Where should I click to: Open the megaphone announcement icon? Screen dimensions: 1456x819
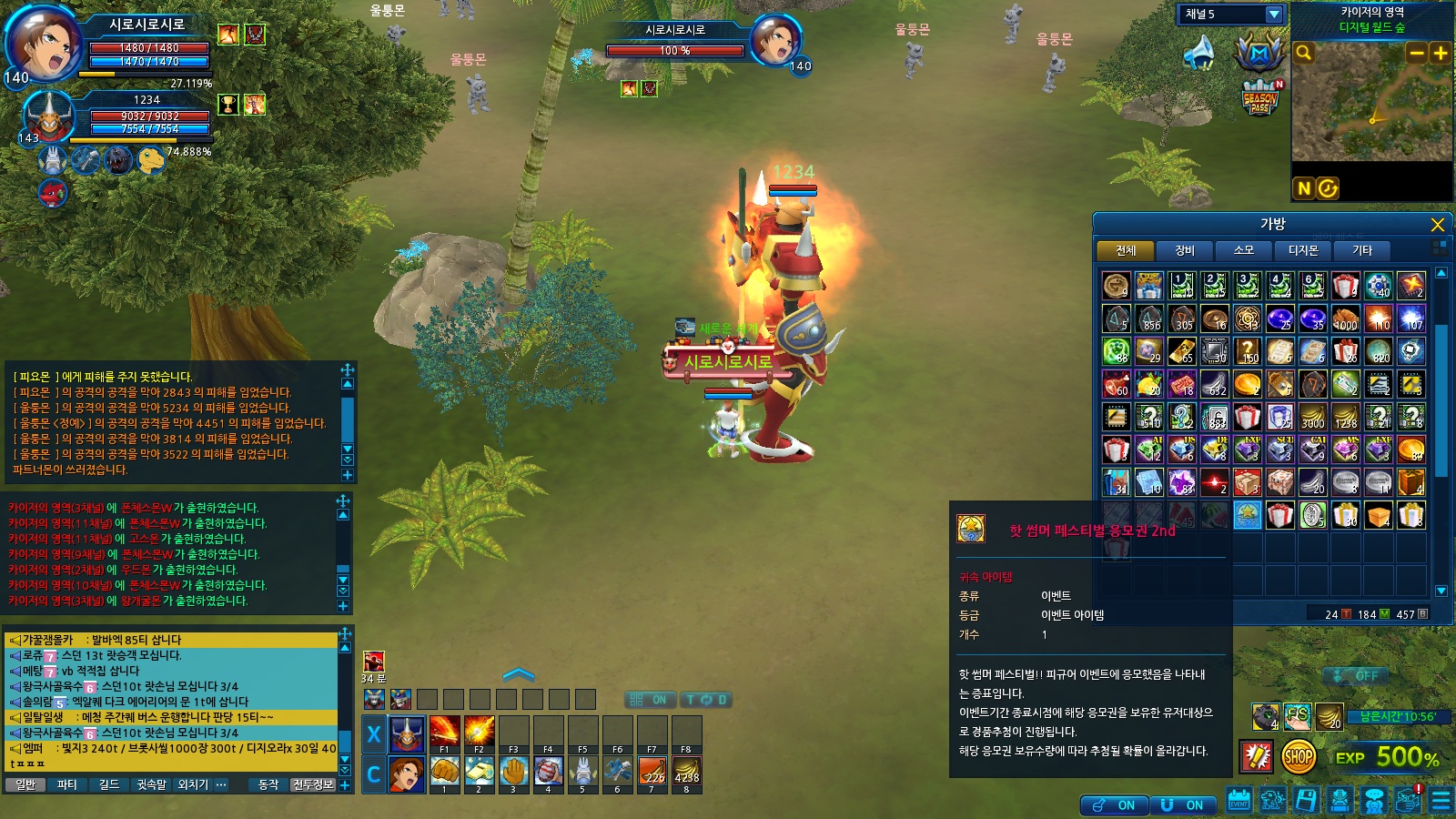(x=1199, y=54)
